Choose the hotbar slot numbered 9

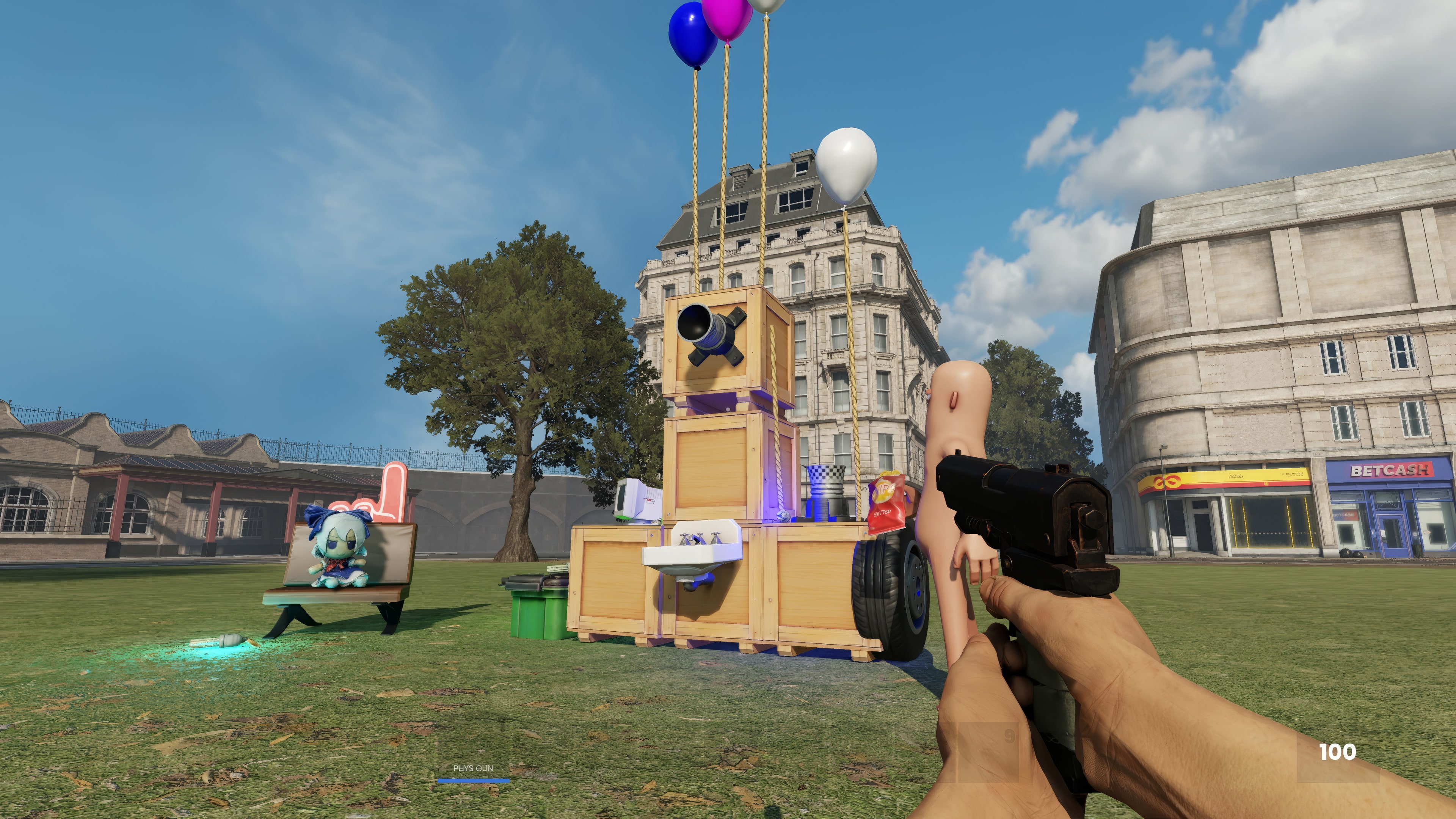988,752
